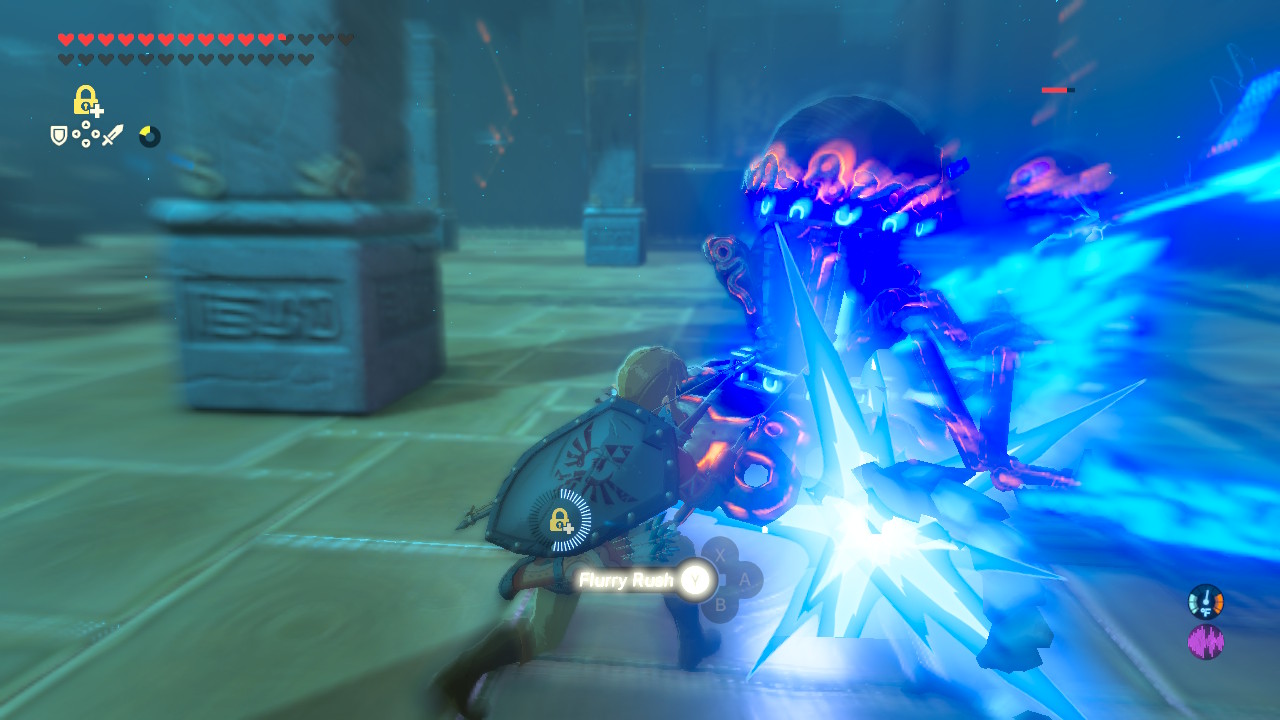The width and height of the screenshot is (1280, 720).
Task: Click the down arrow on the d-pad icon
Action: point(86,143)
